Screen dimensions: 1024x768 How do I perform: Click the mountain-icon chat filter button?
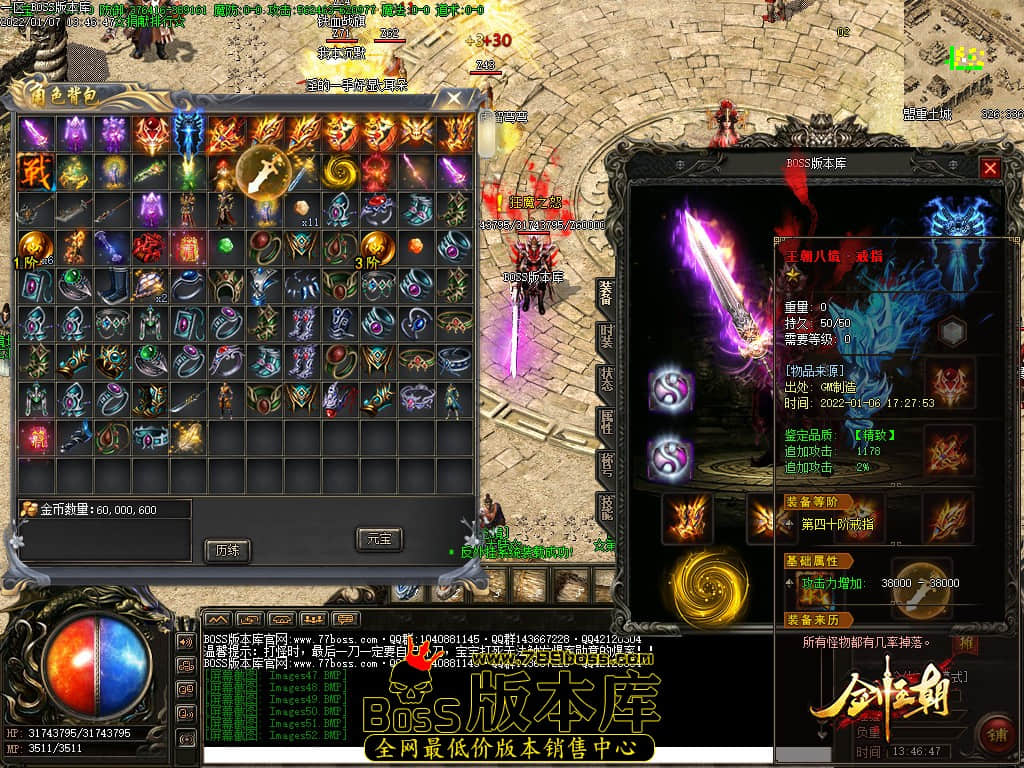point(217,619)
